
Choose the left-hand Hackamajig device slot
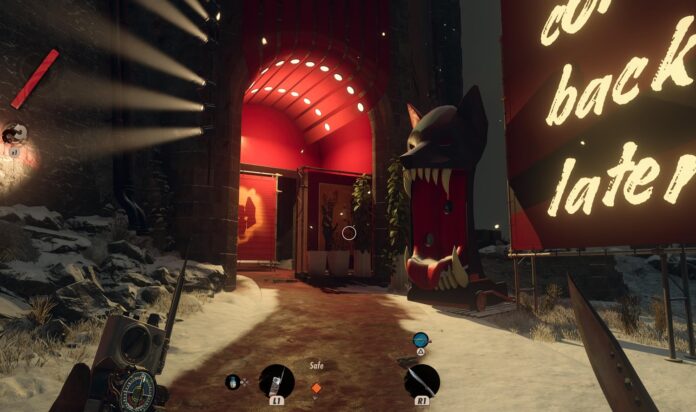click(x=276, y=380)
